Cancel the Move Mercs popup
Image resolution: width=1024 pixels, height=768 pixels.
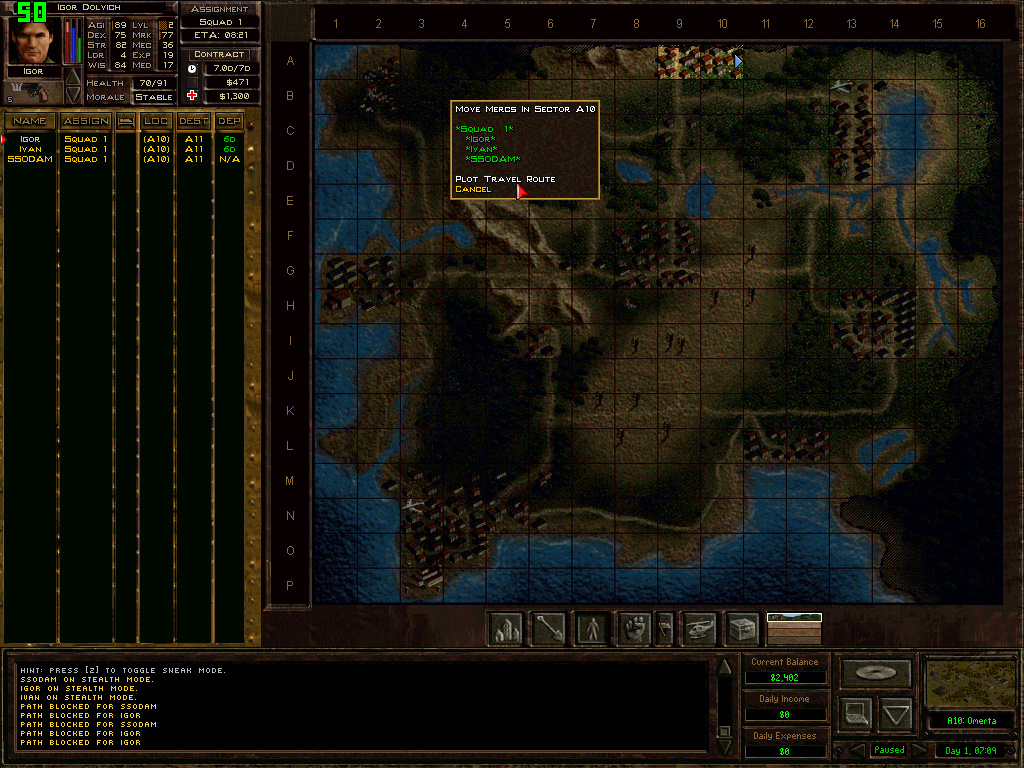(473, 189)
